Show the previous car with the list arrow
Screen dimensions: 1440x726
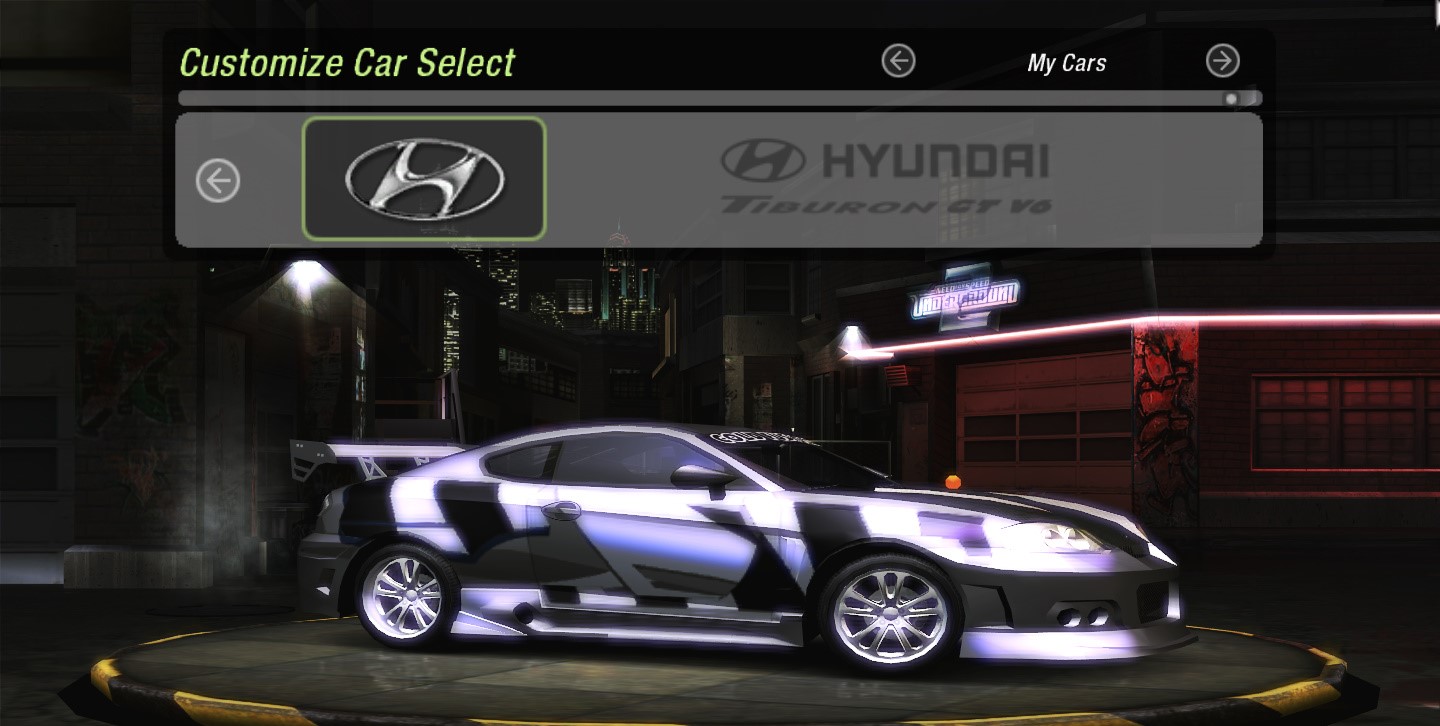218,182
